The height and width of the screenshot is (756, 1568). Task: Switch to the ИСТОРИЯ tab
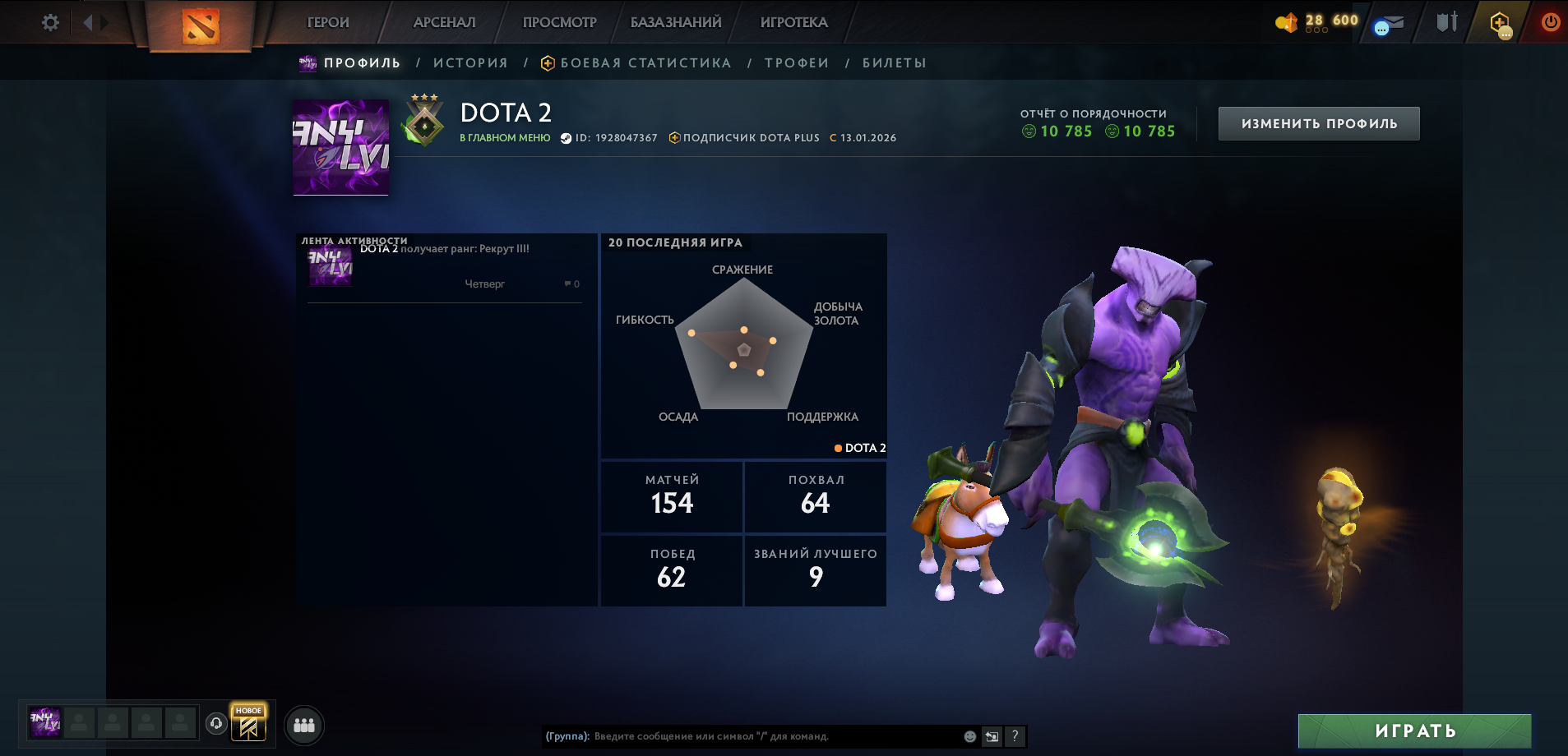click(471, 62)
